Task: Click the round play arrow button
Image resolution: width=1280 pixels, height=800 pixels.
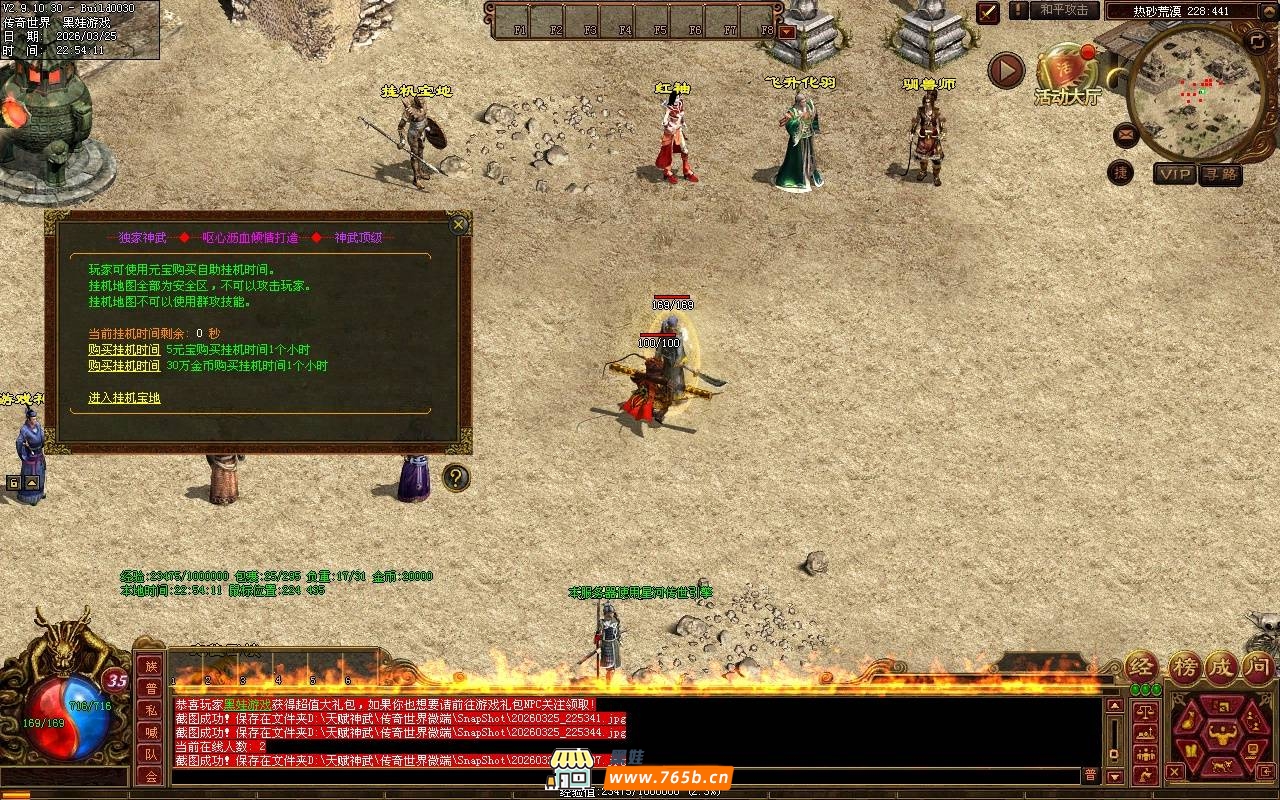Action: point(1006,70)
